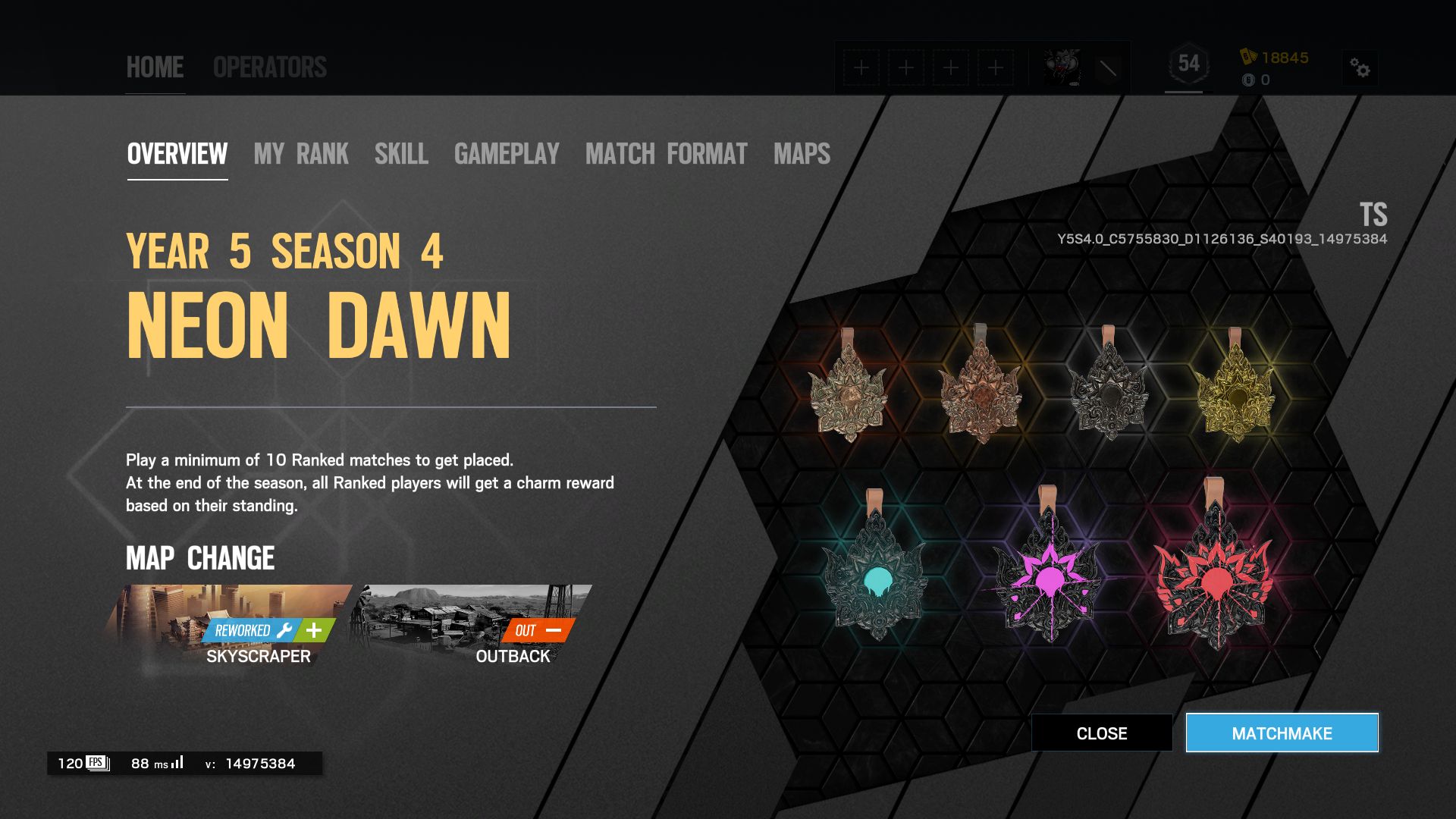Open the MATCH FORMAT tab
Image resolution: width=1456 pixels, height=819 pixels.
(x=665, y=155)
